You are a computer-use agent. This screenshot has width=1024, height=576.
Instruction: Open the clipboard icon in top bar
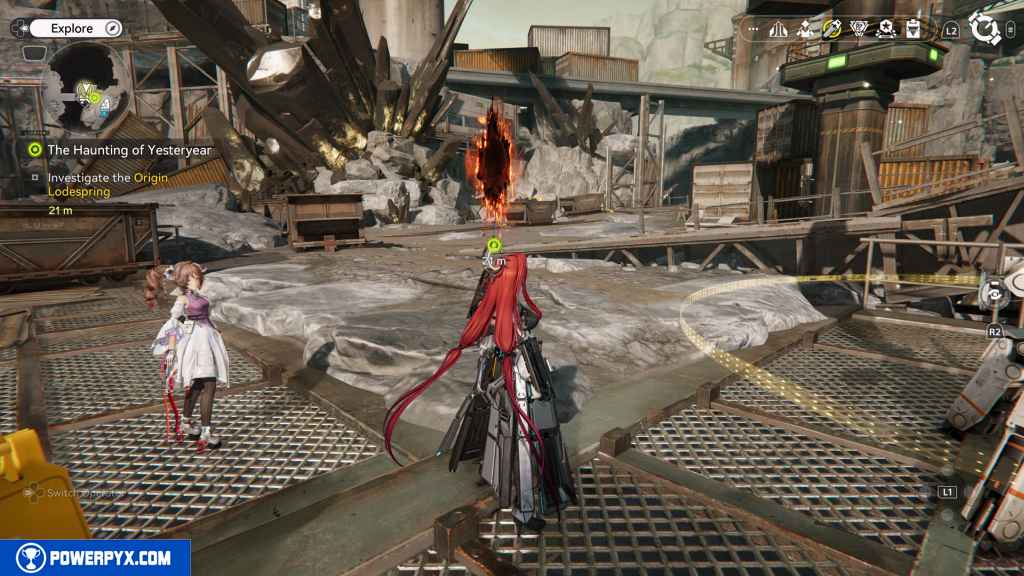[x=912, y=30]
